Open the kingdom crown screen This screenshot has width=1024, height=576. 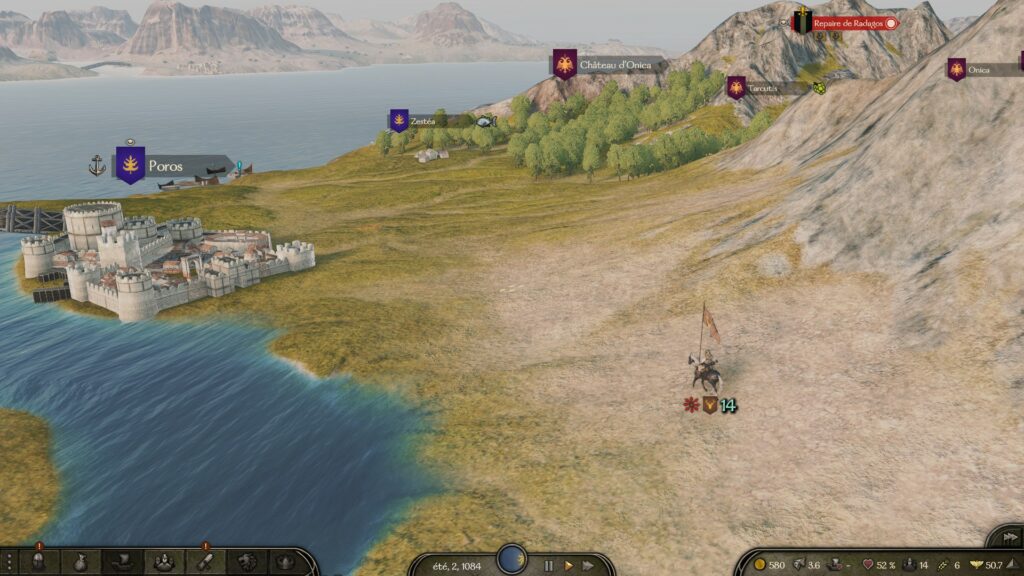pyautogui.click(x=285, y=562)
